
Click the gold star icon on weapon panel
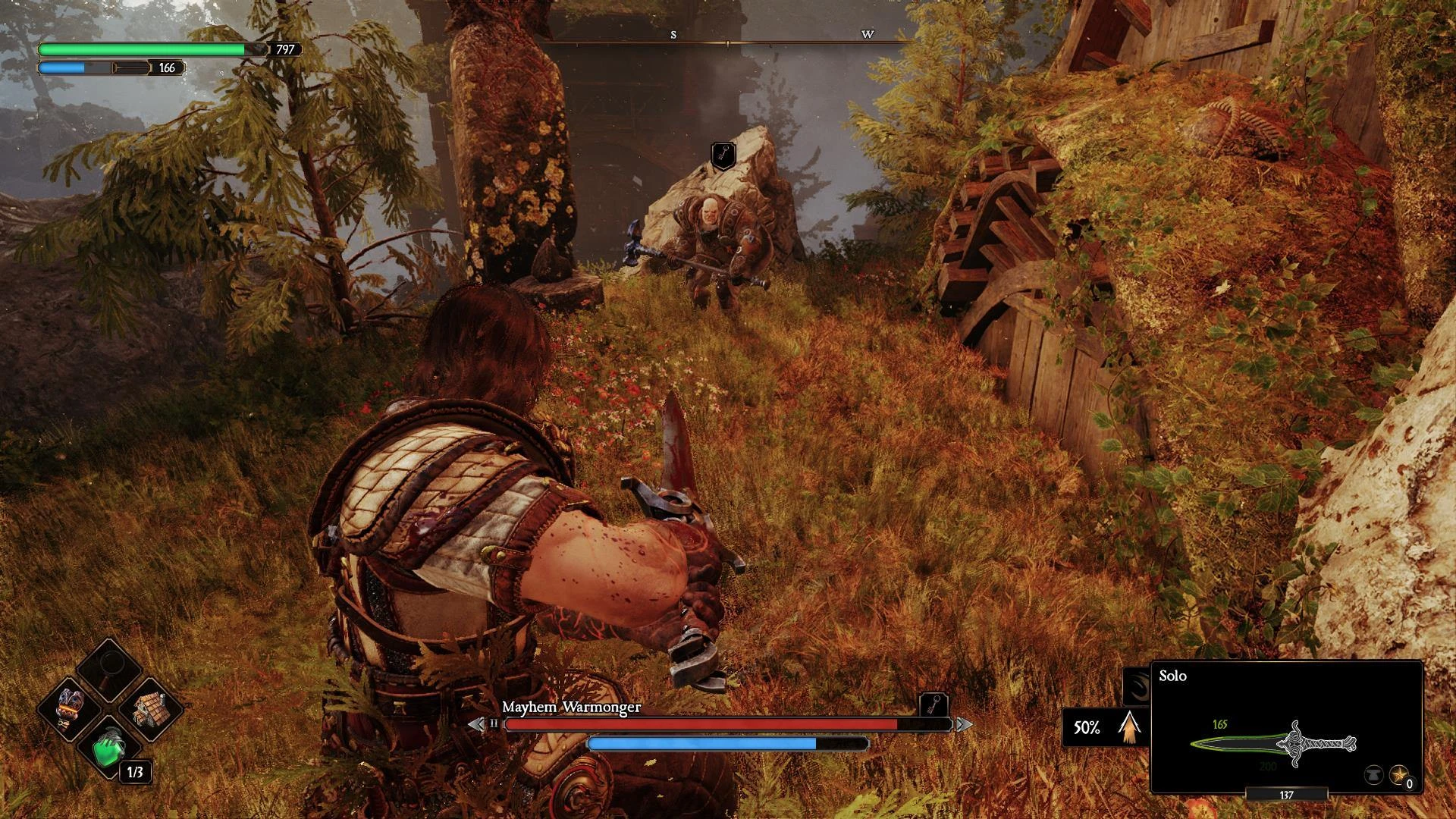pos(1399,775)
